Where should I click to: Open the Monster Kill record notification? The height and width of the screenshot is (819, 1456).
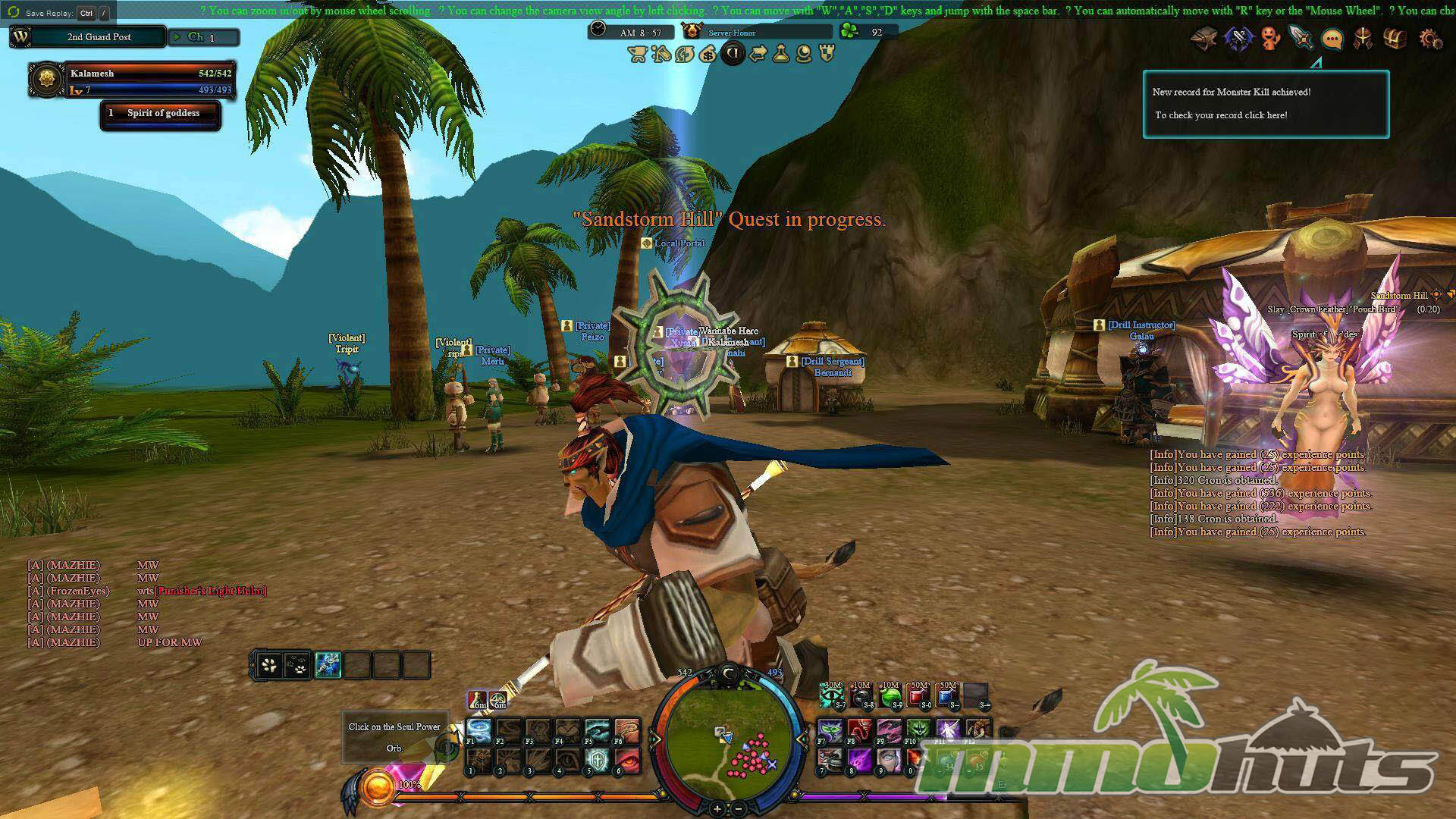[x=1266, y=104]
